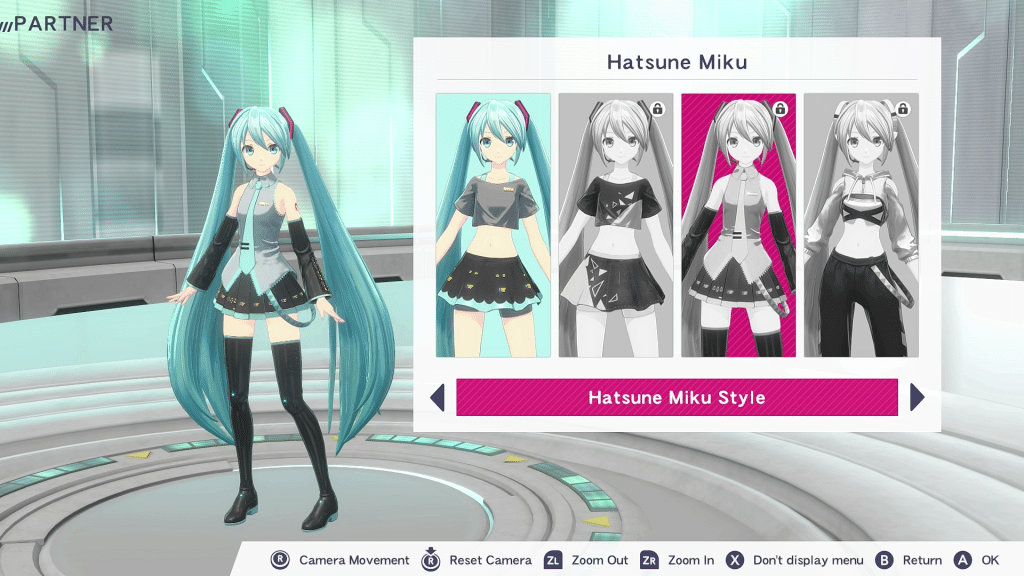Click the Hatsune Miku Style name bar
This screenshot has width=1024, height=576.
[x=677, y=397]
